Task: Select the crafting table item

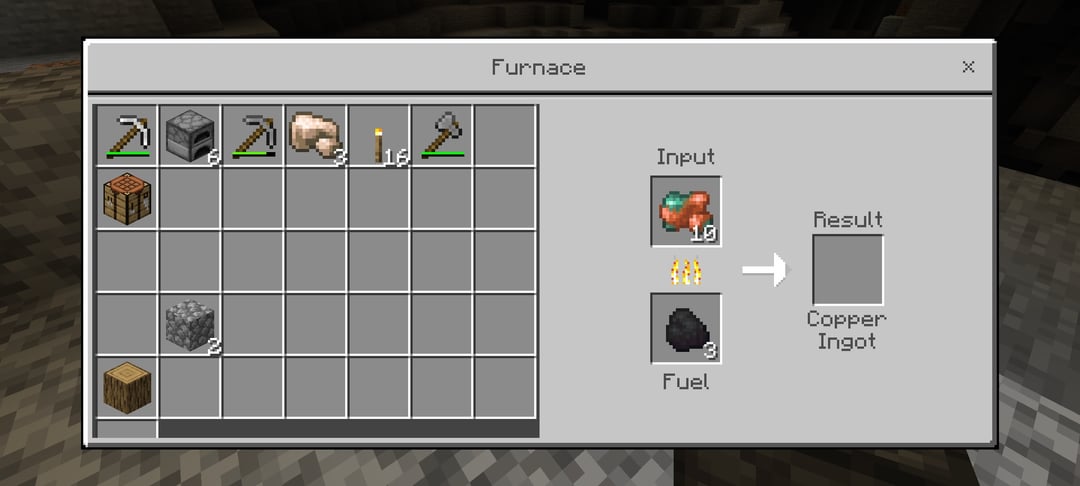Action: (x=127, y=198)
